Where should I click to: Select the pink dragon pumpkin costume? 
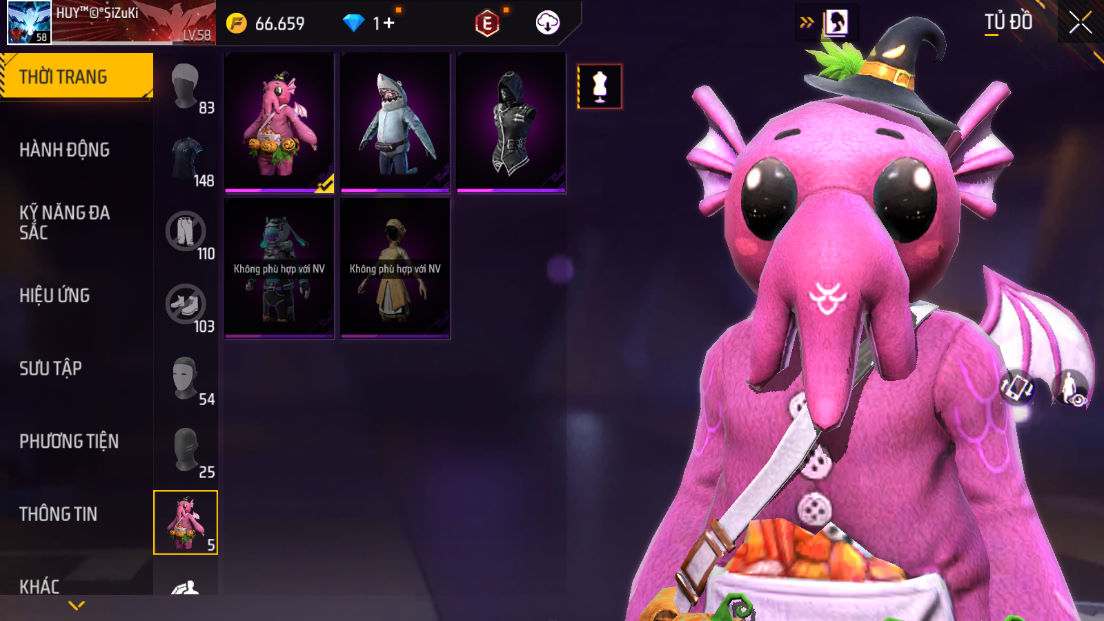pos(280,122)
